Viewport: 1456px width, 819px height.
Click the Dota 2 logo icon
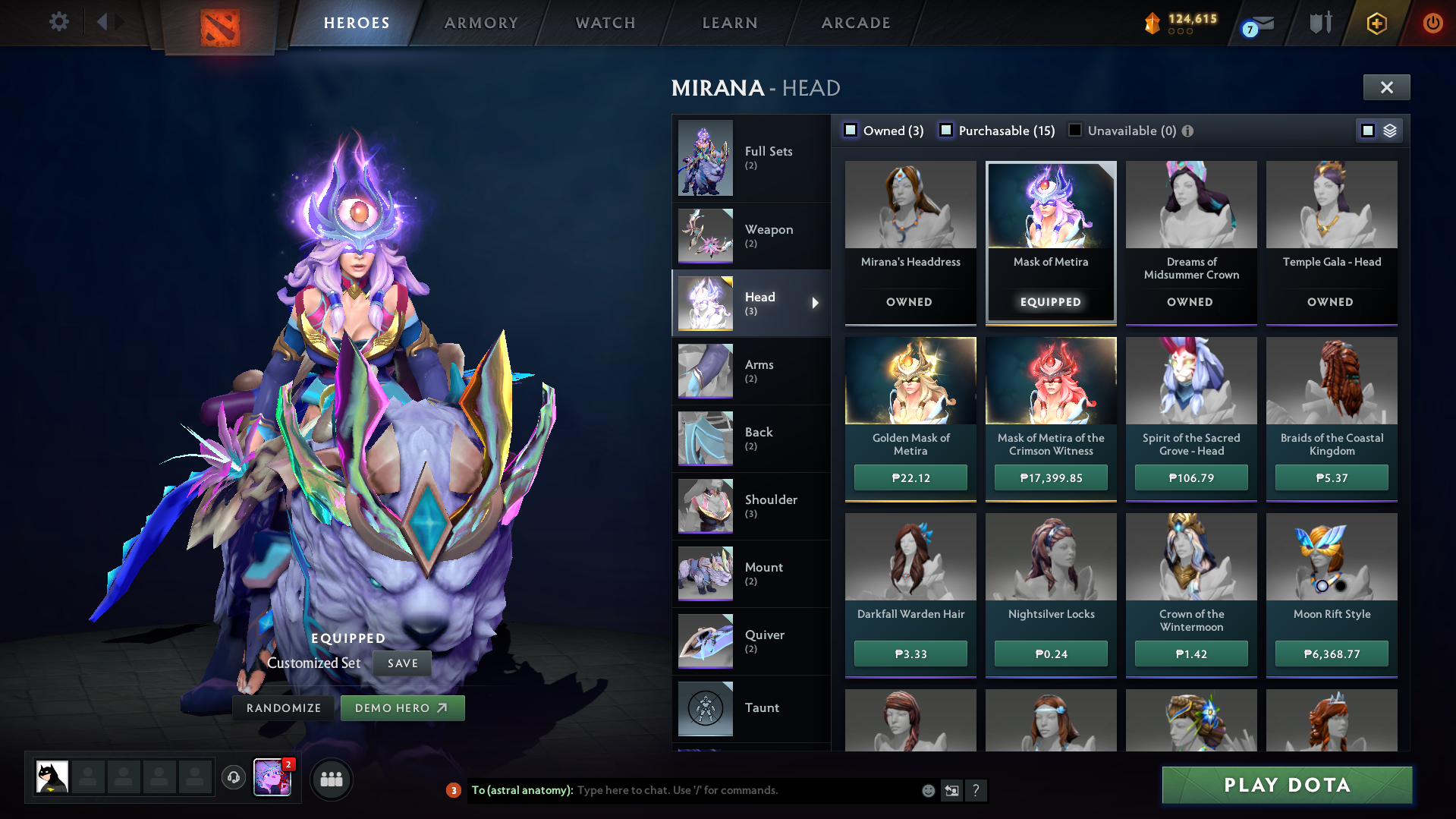(x=220, y=22)
